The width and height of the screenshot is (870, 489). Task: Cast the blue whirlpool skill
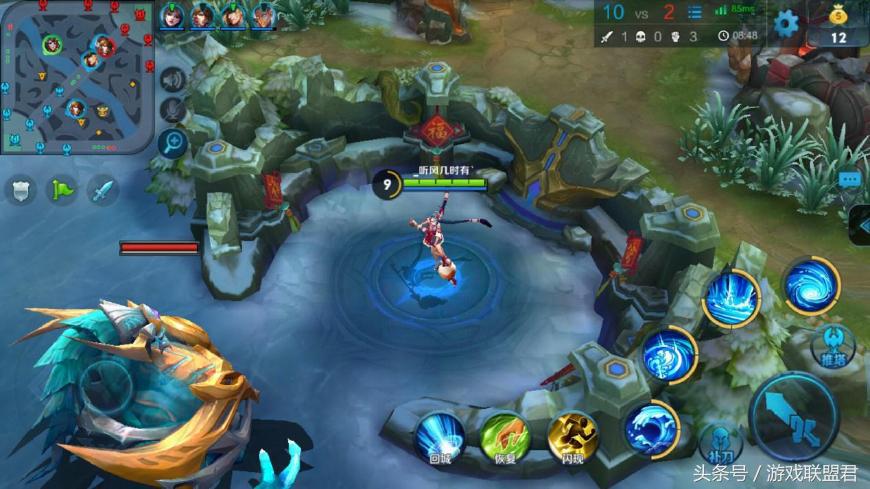pyautogui.click(x=810, y=286)
